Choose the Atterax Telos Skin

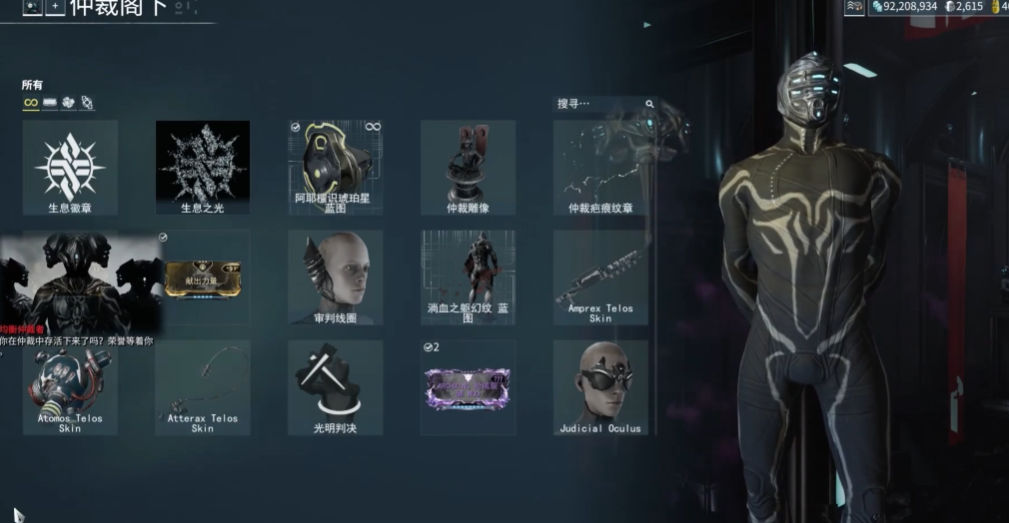pos(203,388)
